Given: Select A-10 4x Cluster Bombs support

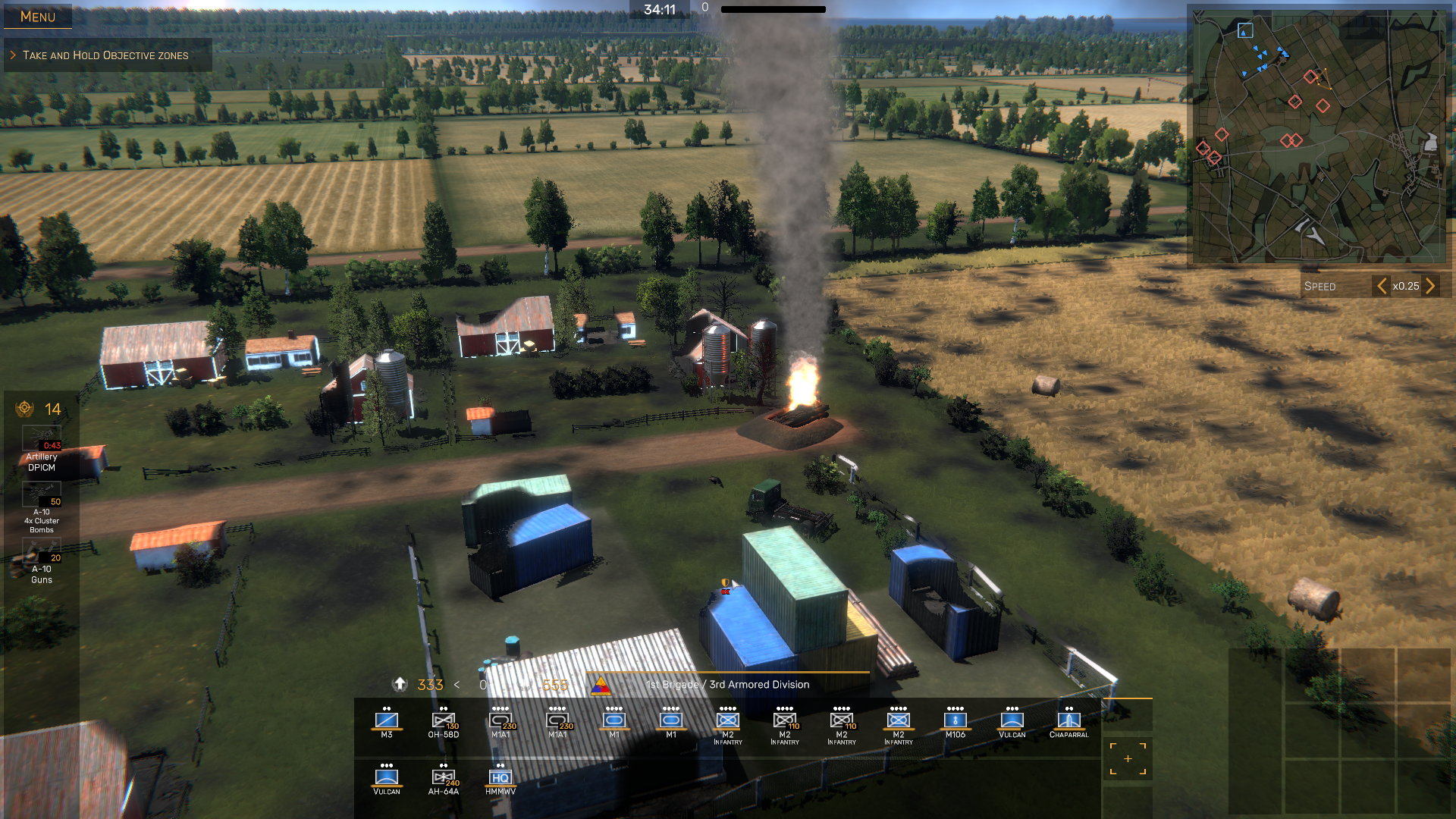Looking at the screenshot, I should tap(42, 507).
